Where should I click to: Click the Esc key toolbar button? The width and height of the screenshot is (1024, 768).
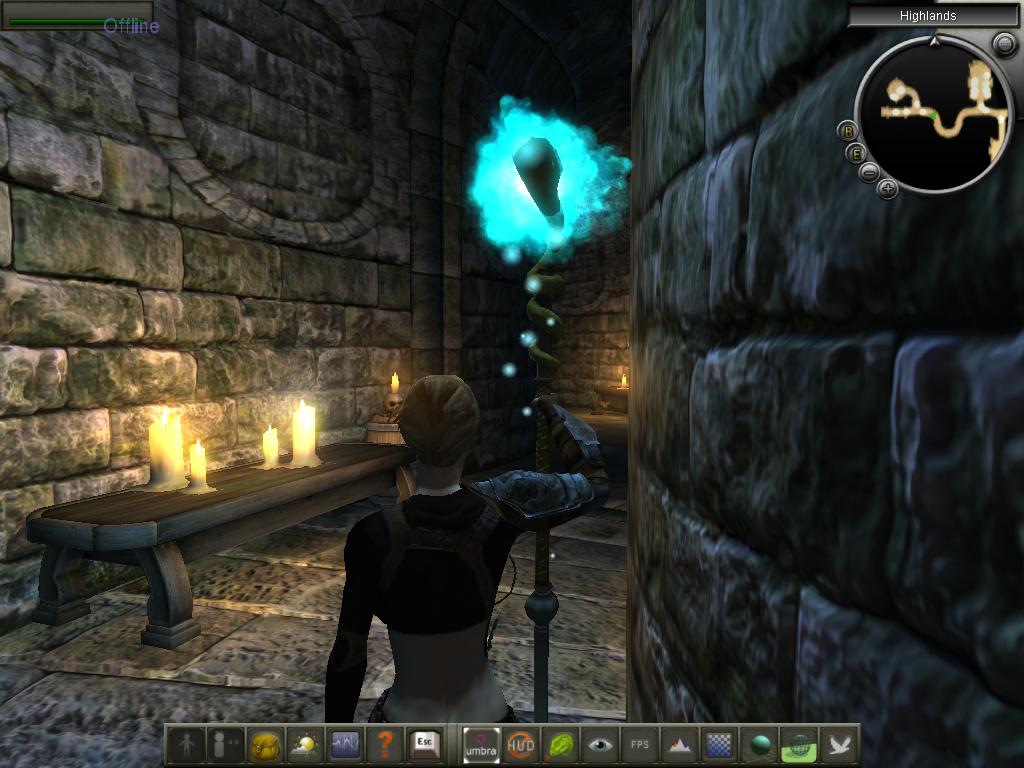click(x=424, y=745)
